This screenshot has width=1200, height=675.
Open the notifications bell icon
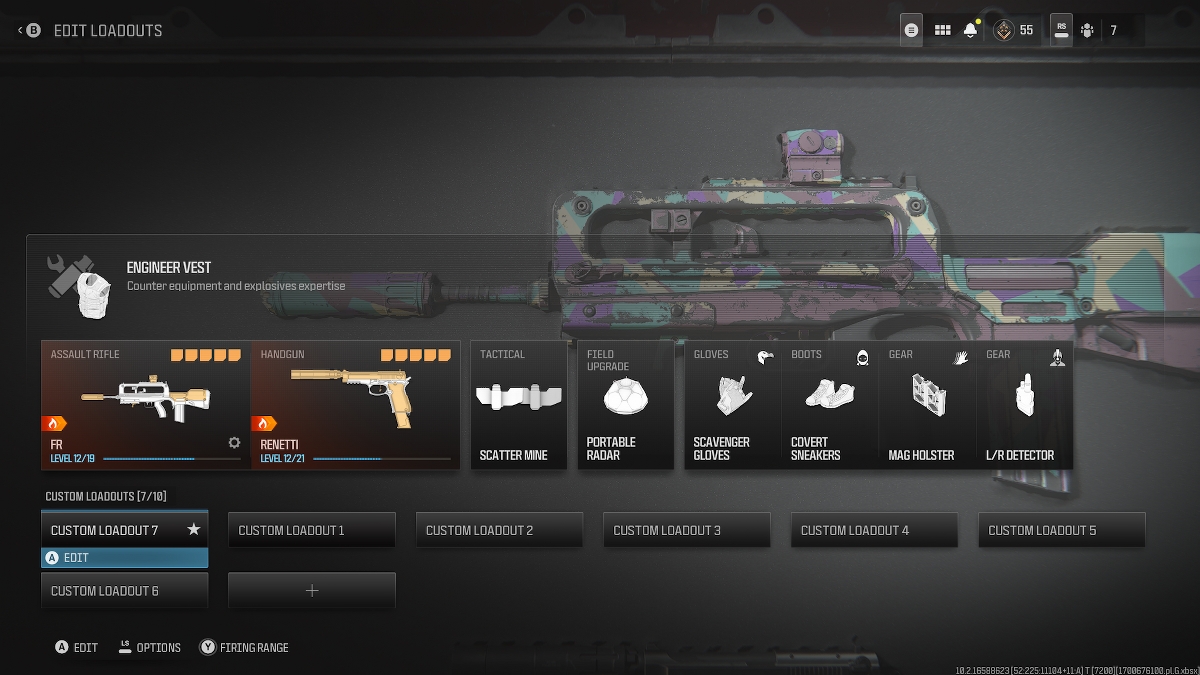tap(970, 30)
